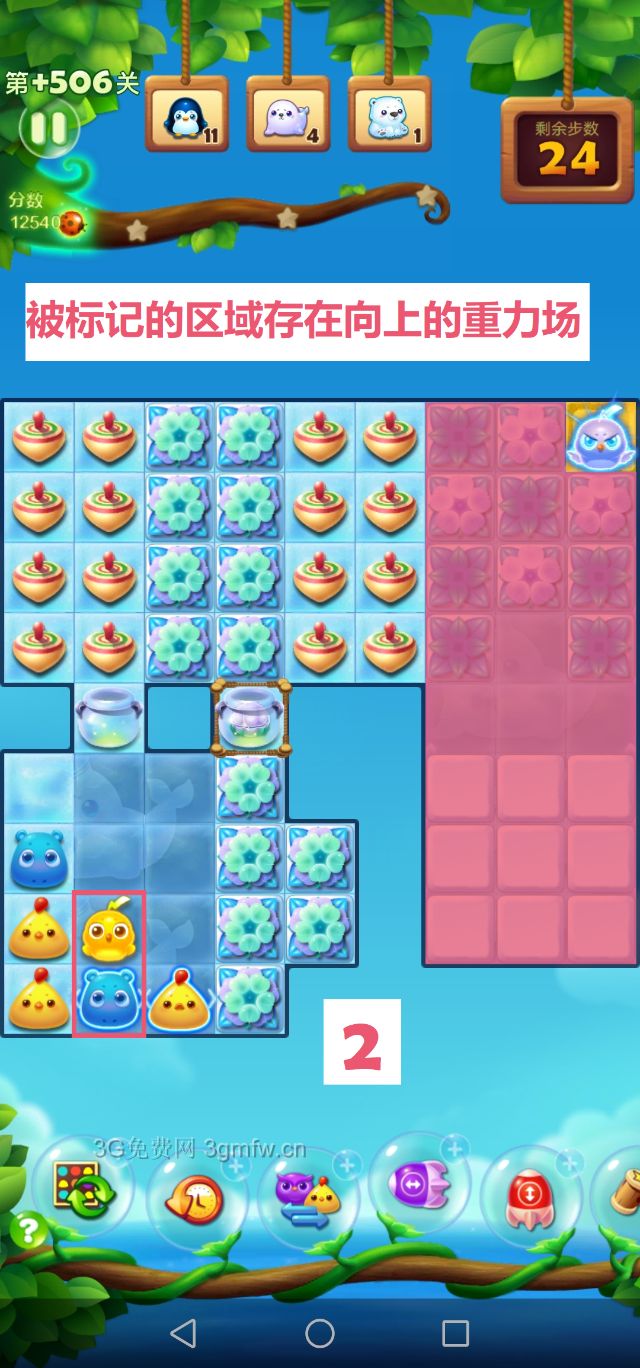Tap the polar bear objective sign
Viewport: 640px width, 1368px height.
[389, 115]
